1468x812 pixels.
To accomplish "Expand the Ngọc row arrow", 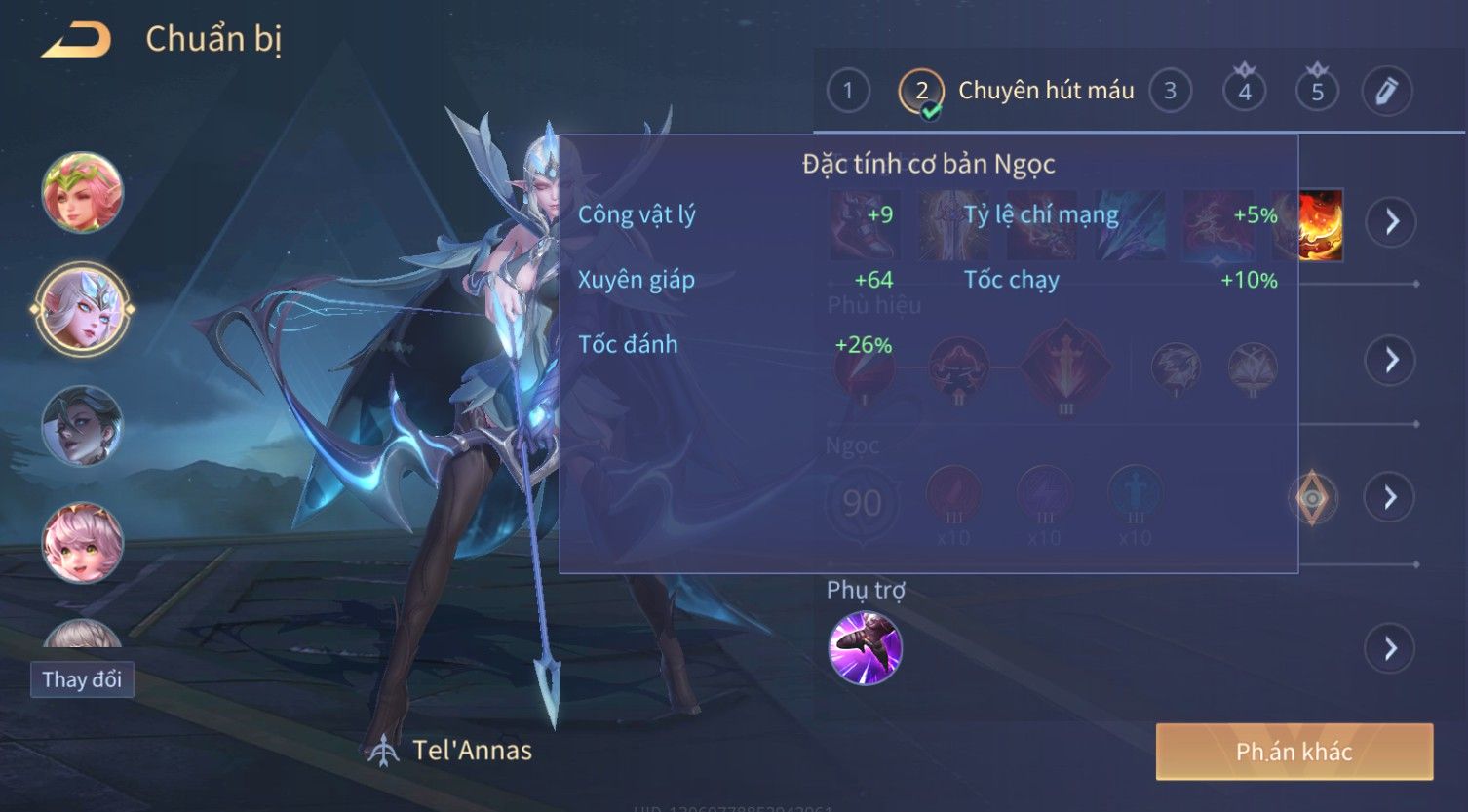I will [x=1391, y=498].
